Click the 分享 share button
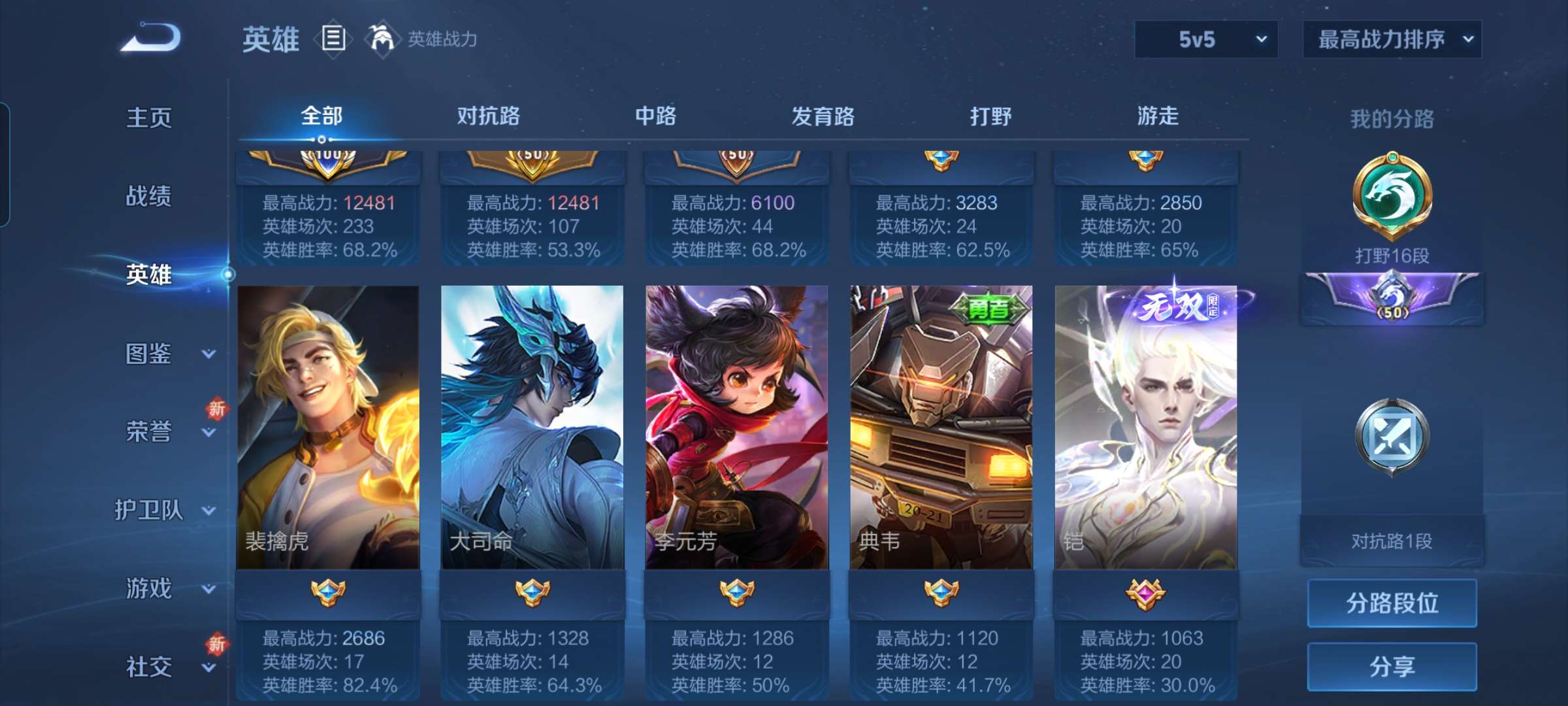The width and height of the screenshot is (1568, 706). tap(1392, 666)
